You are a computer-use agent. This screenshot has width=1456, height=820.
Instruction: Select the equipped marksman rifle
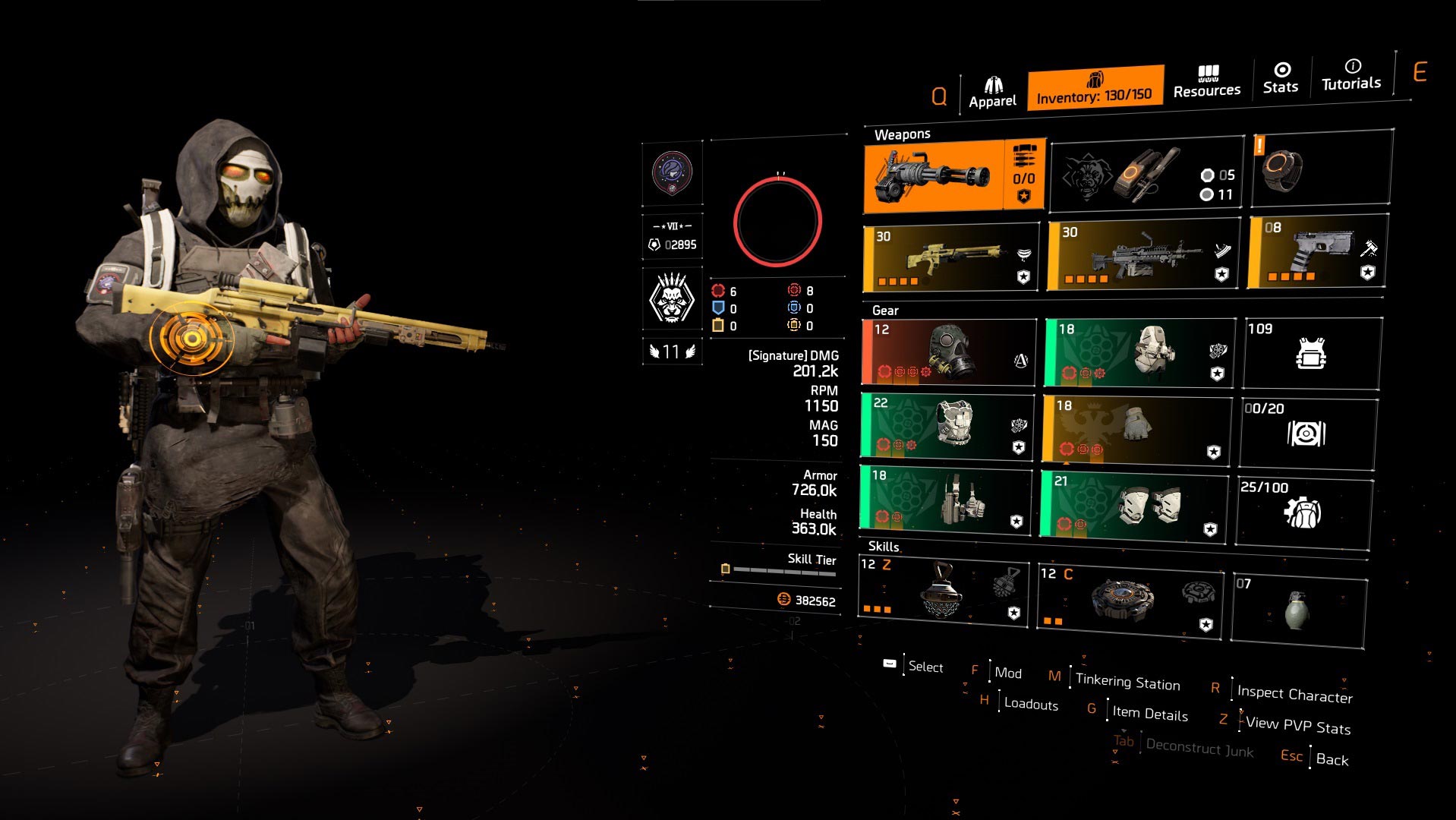pos(949,256)
